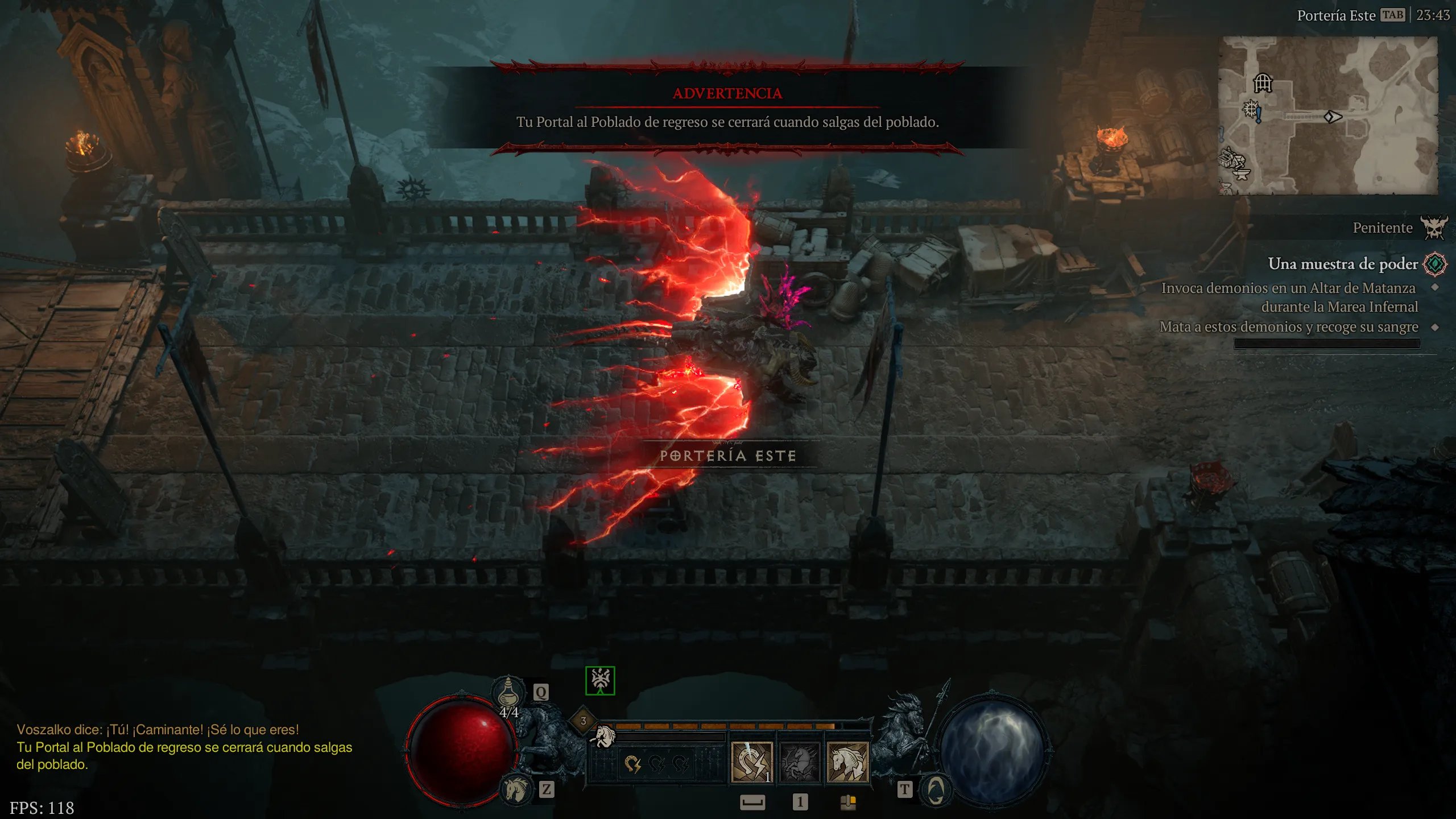
Task: Select the waypoint marker on the minimap
Action: [1250, 108]
